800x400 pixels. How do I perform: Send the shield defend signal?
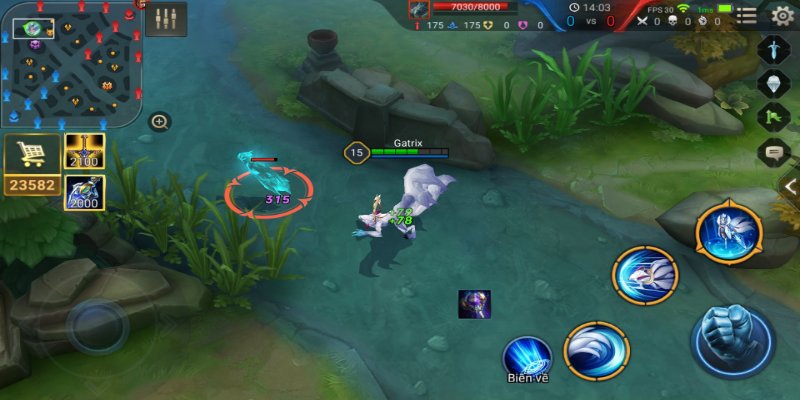pos(775,83)
